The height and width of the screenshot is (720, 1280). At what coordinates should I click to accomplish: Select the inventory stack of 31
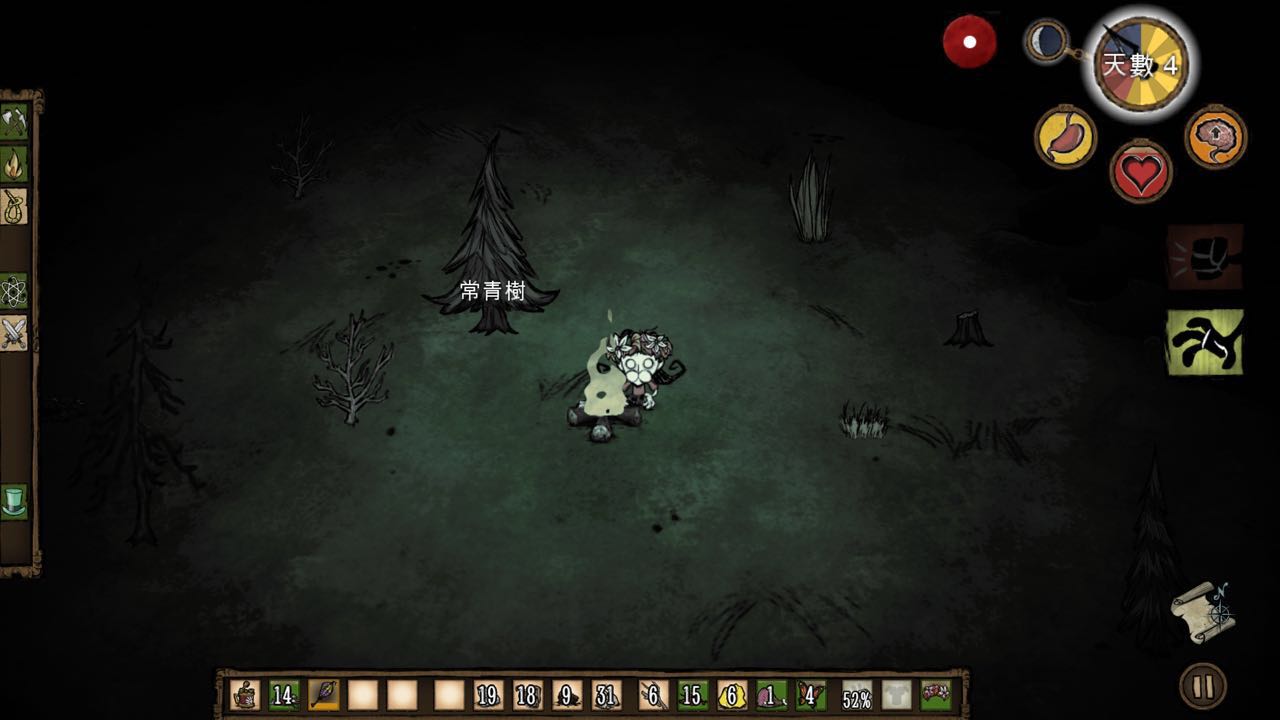click(606, 695)
